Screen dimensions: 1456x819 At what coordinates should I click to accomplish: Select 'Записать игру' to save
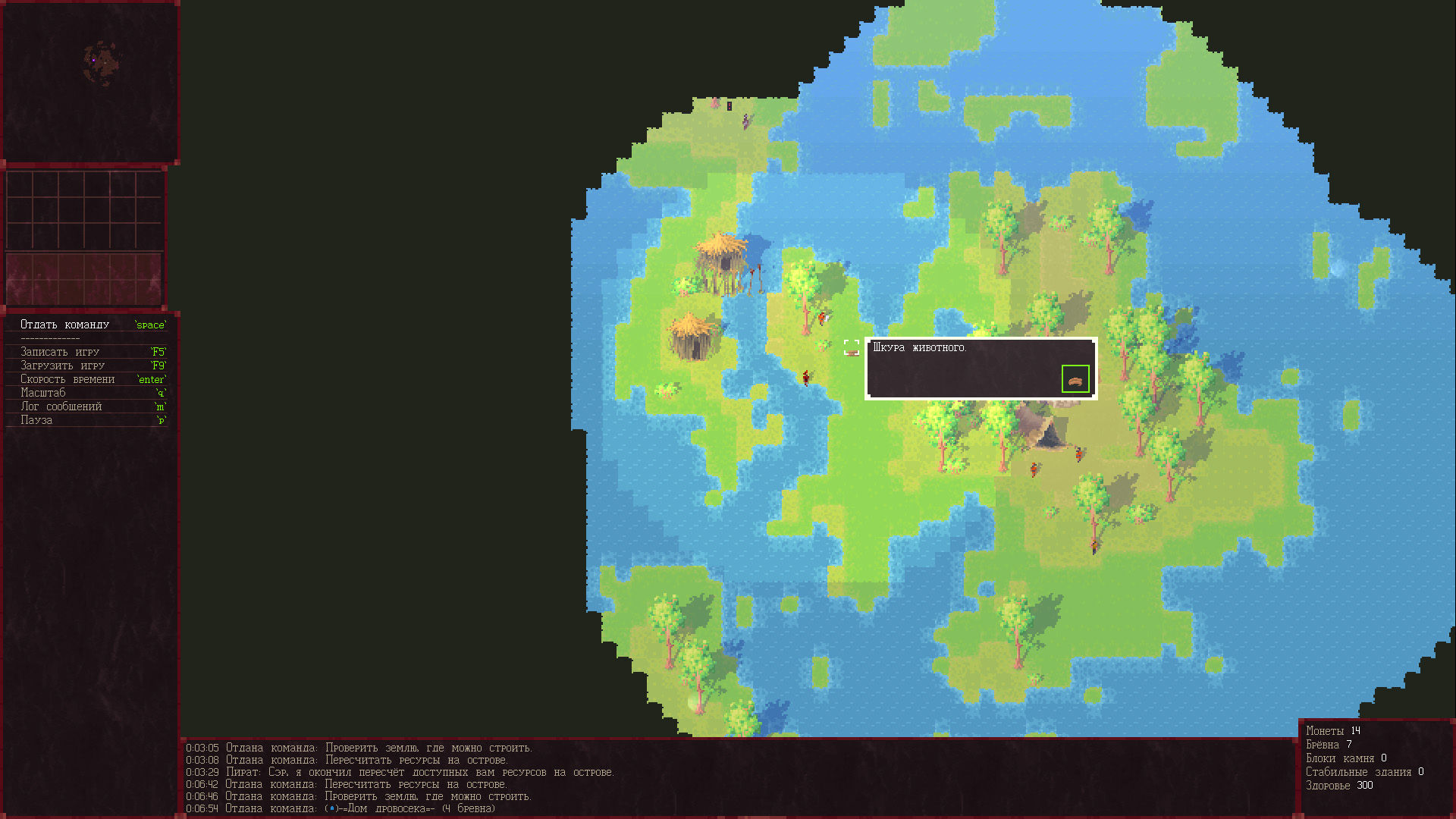click(x=60, y=352)
